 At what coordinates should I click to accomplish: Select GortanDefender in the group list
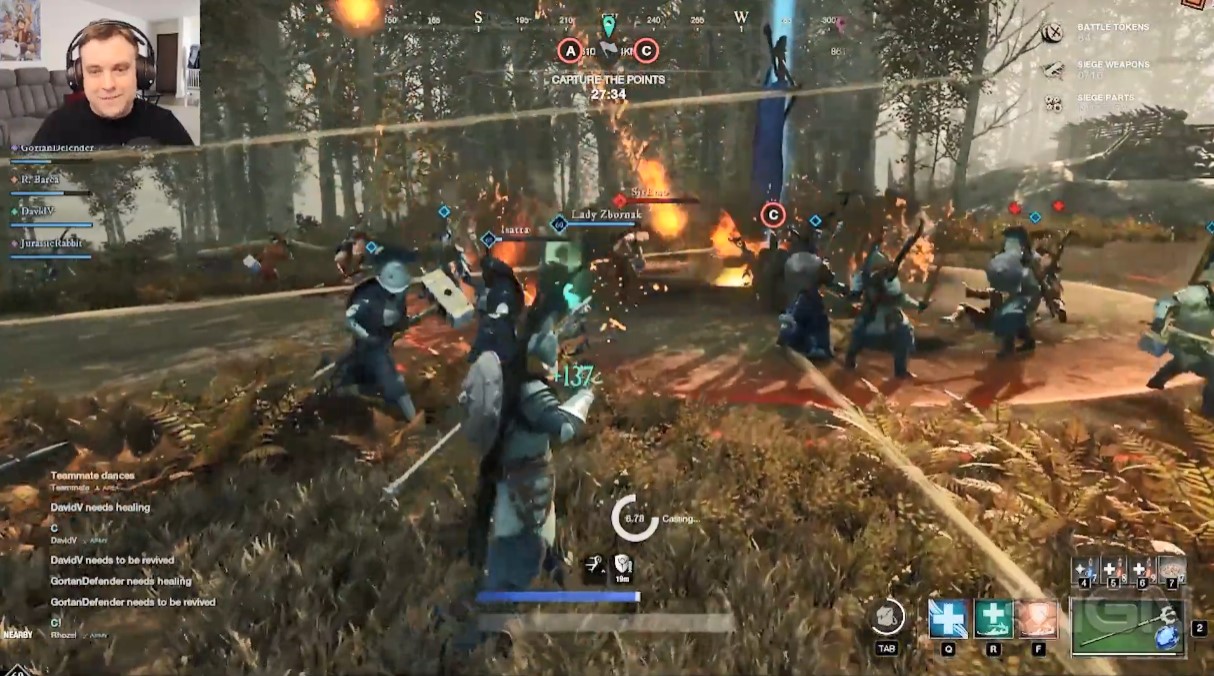[x=57, y=148]
